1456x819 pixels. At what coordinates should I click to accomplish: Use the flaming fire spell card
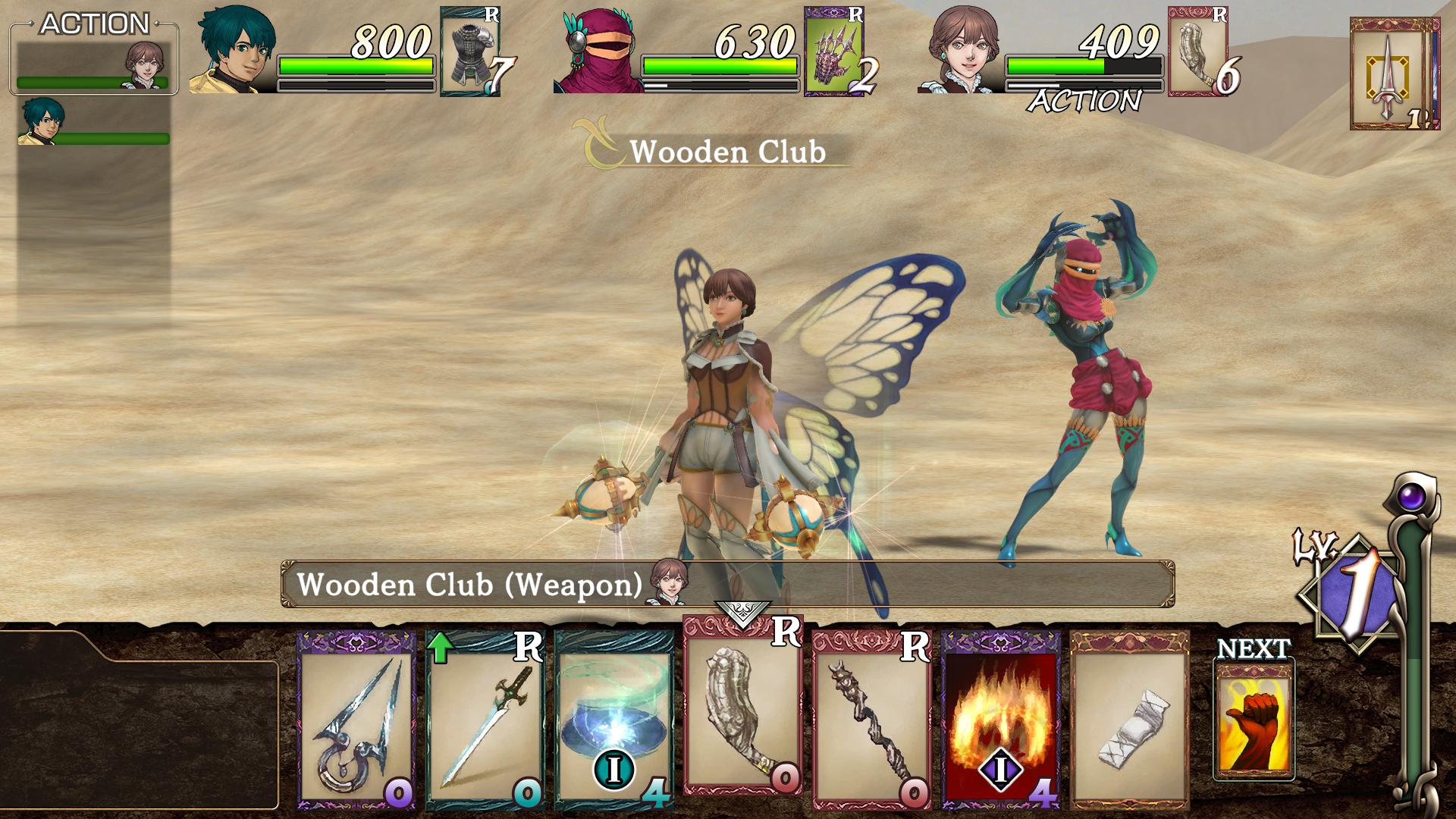pyautogui.click(x=1001, y=720)
